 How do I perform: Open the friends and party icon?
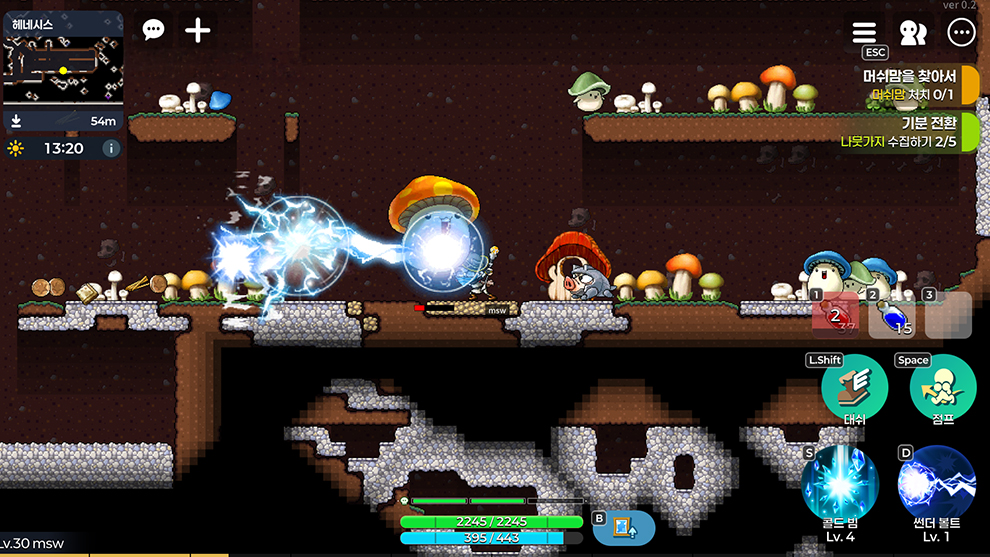click(912, 32)
